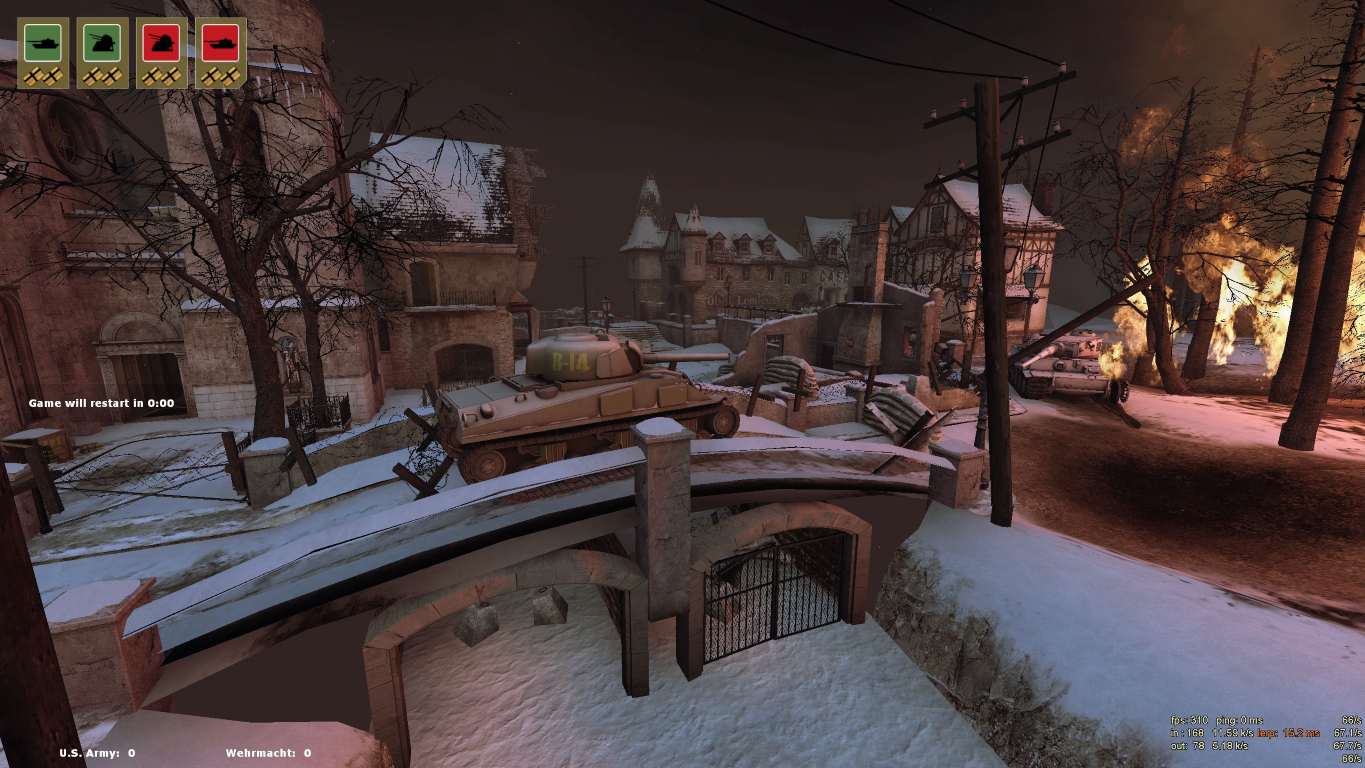
Task: Choose the red angled tank objective icon
Action: click(x=161, y=43)
